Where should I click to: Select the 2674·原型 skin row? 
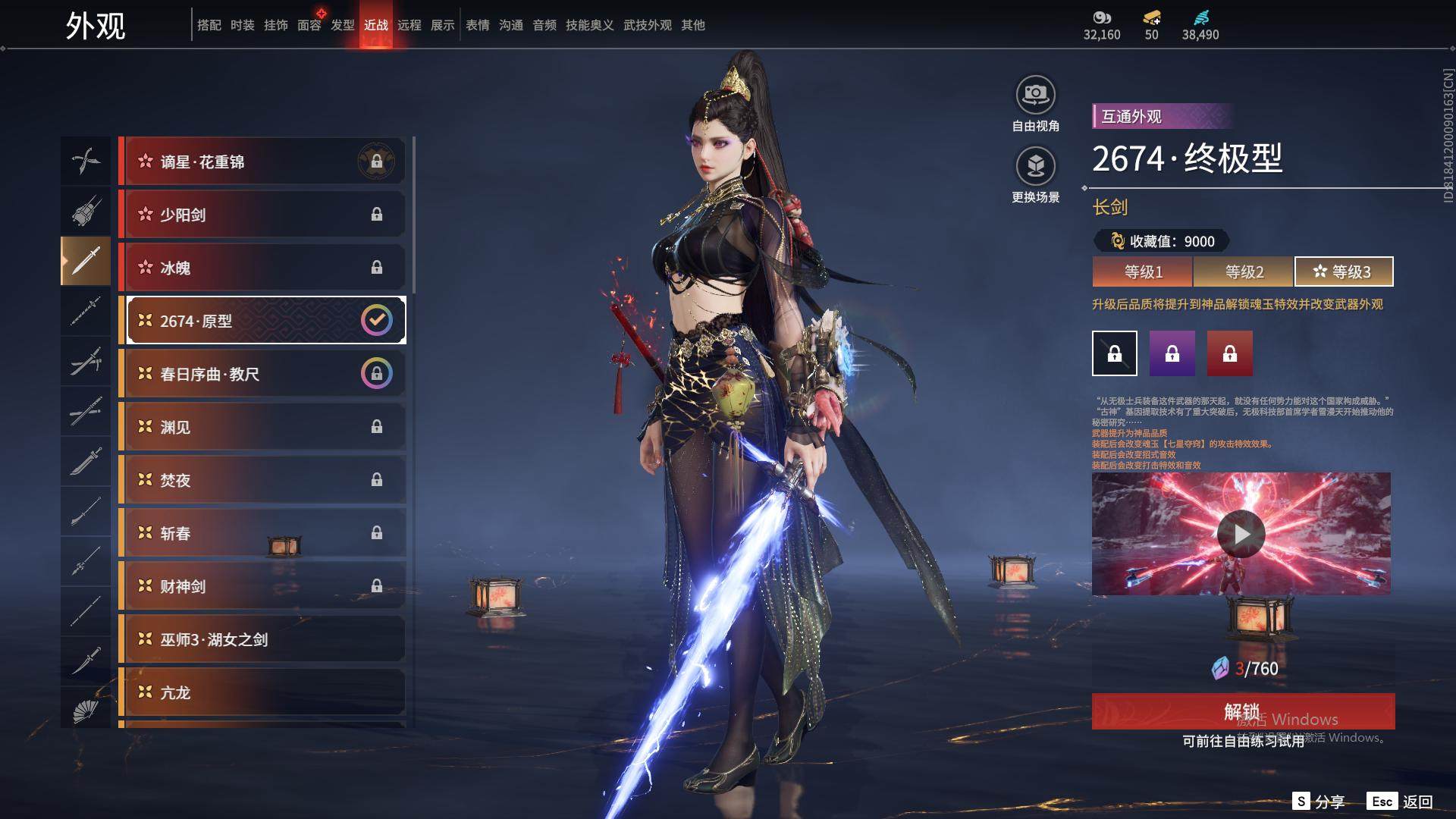pos(262,321)
